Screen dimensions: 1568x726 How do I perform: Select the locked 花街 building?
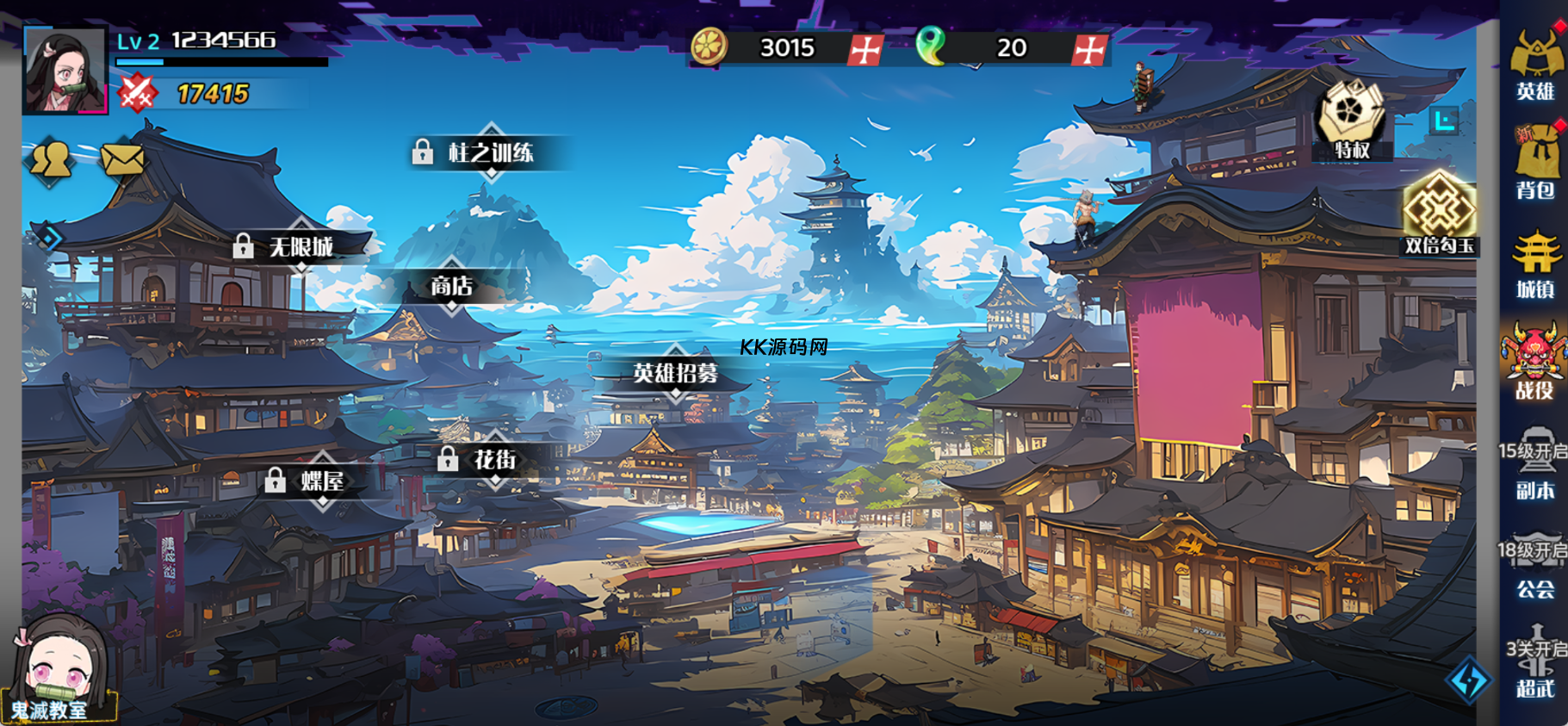click(x=494, y=460)
